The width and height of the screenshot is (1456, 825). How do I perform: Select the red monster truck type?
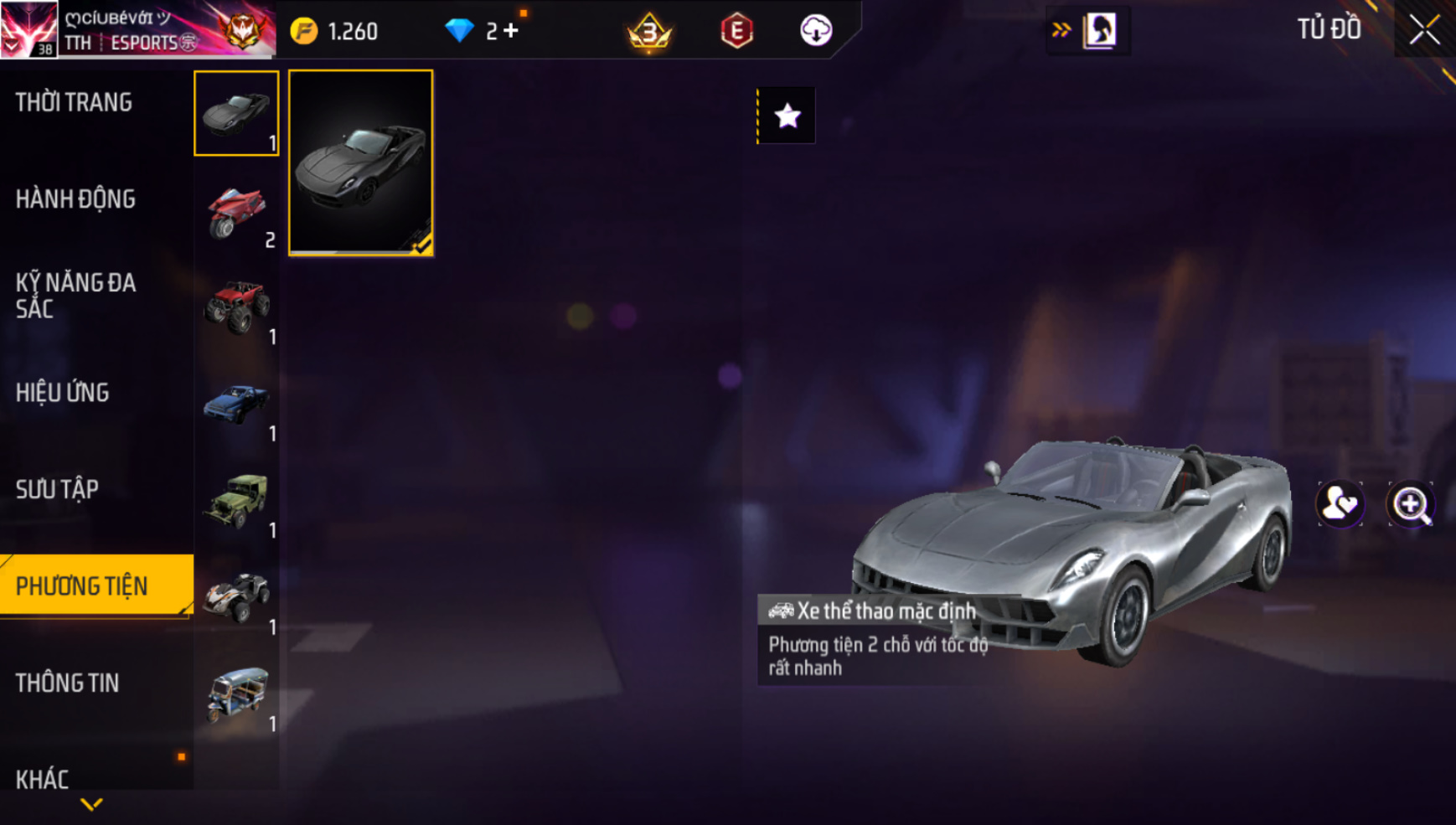coord(236,307)
